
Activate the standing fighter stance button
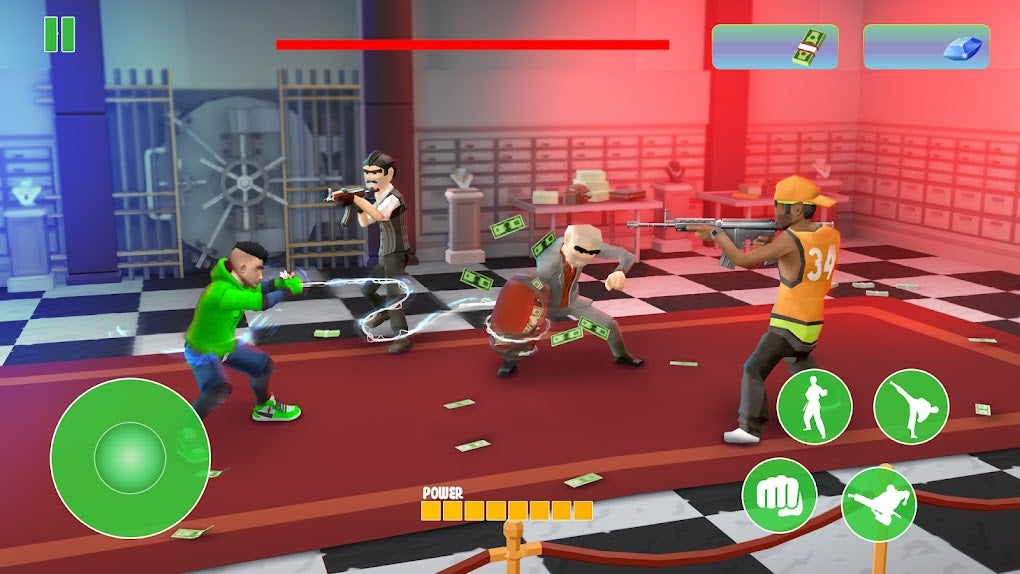tap(814, 407)
